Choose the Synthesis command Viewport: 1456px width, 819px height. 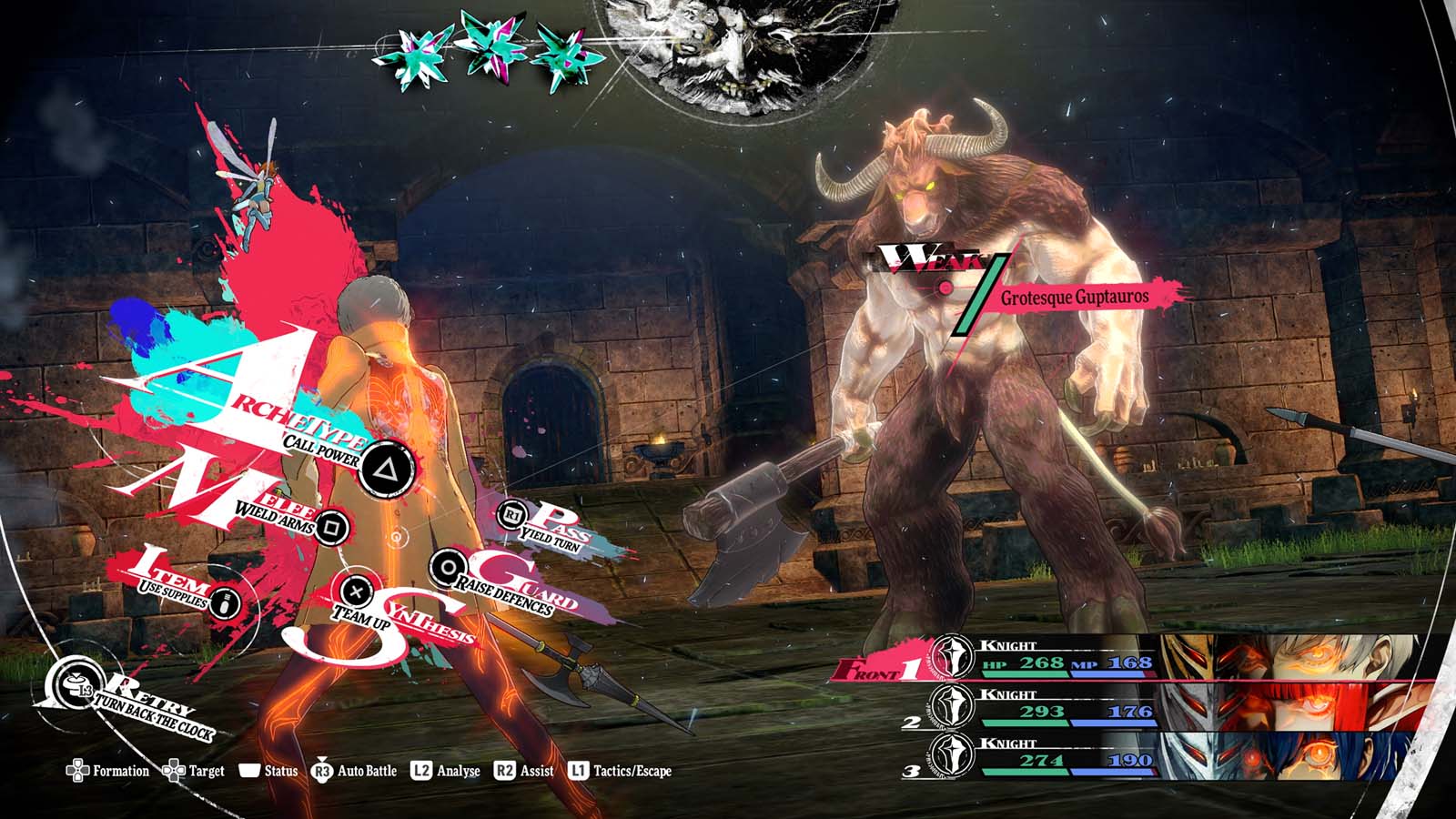pos(357,592)
